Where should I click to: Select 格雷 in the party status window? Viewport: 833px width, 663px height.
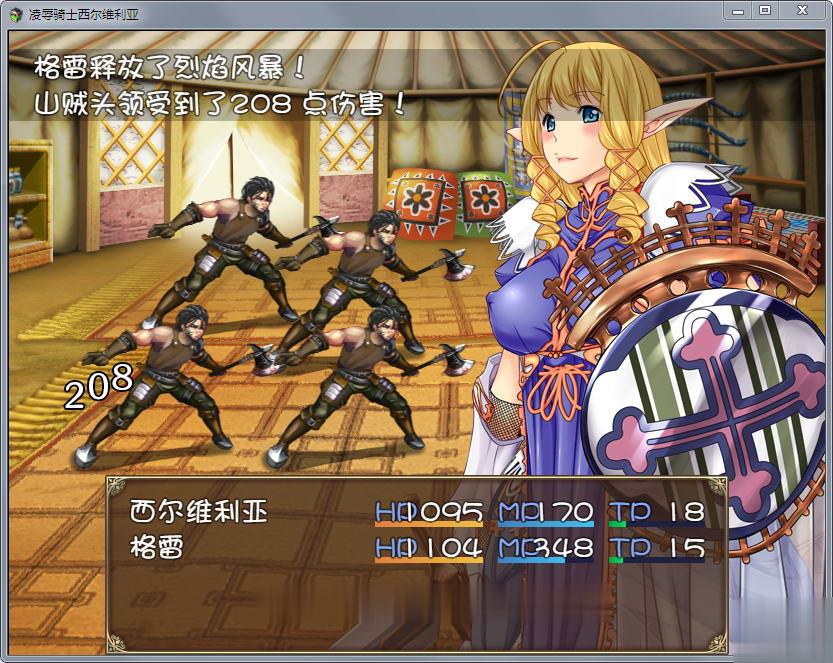coord(156,547)
